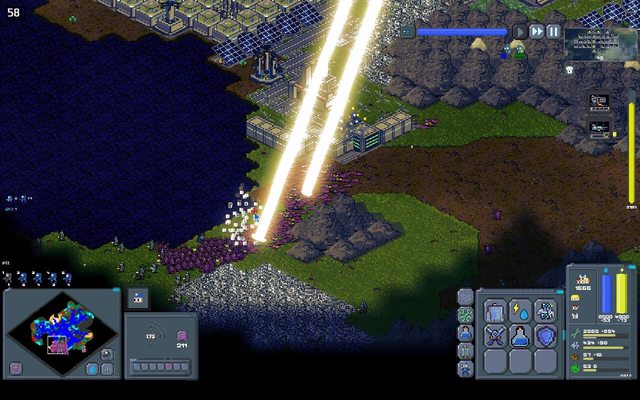
Task: Toggle the blue circular minimap button
Action: (x=92, y=368)
